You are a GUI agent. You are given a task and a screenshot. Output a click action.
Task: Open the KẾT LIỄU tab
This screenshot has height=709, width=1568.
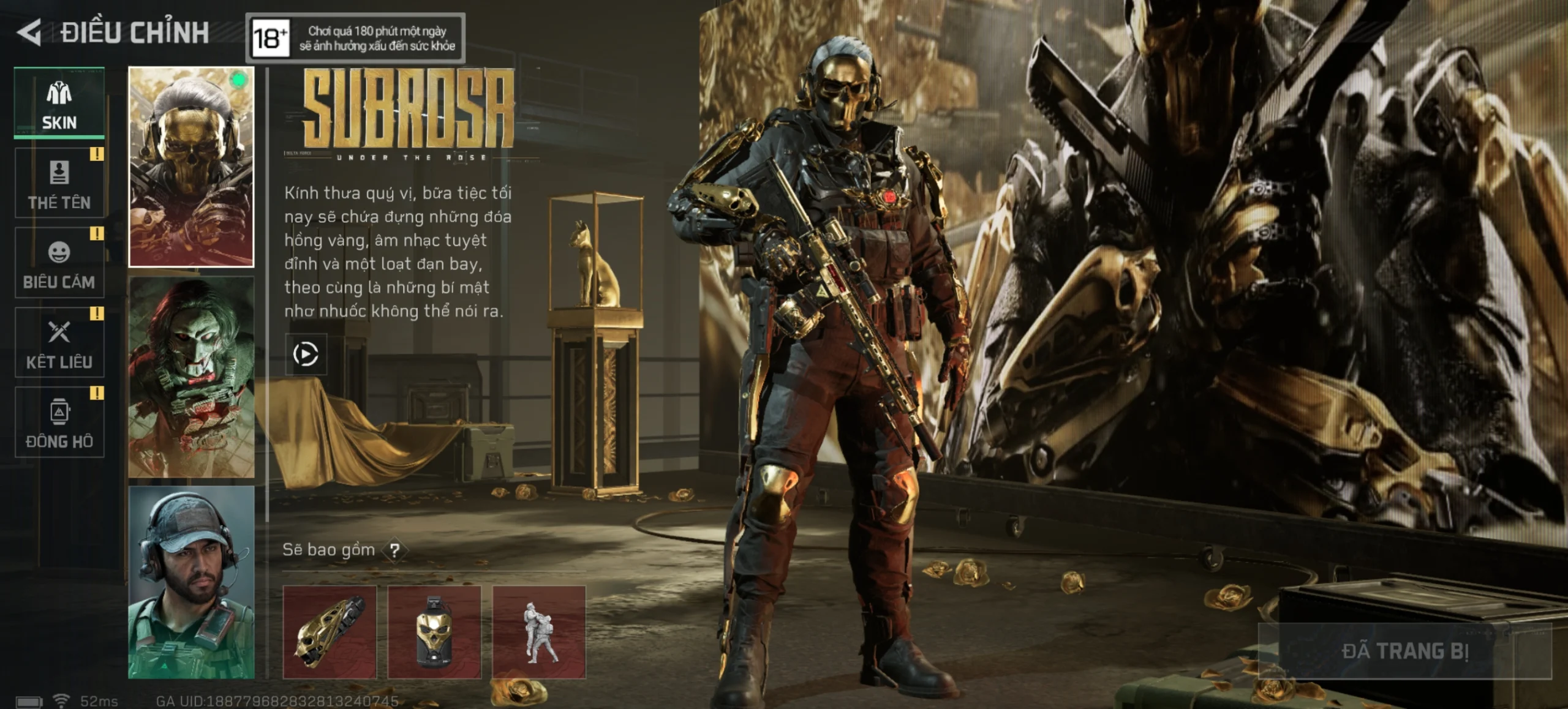59,342
